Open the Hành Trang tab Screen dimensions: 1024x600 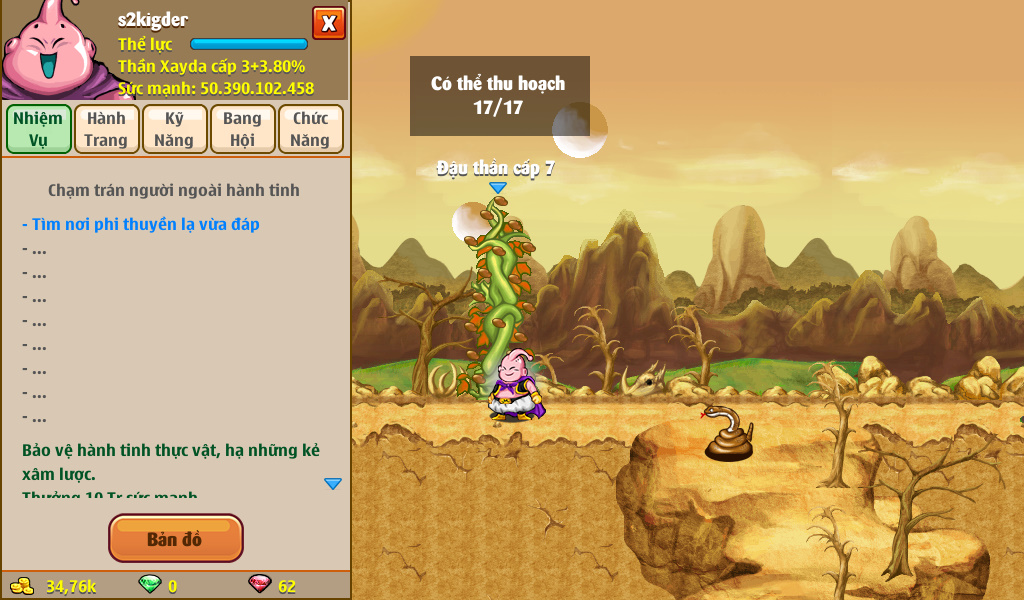[106, 129]
